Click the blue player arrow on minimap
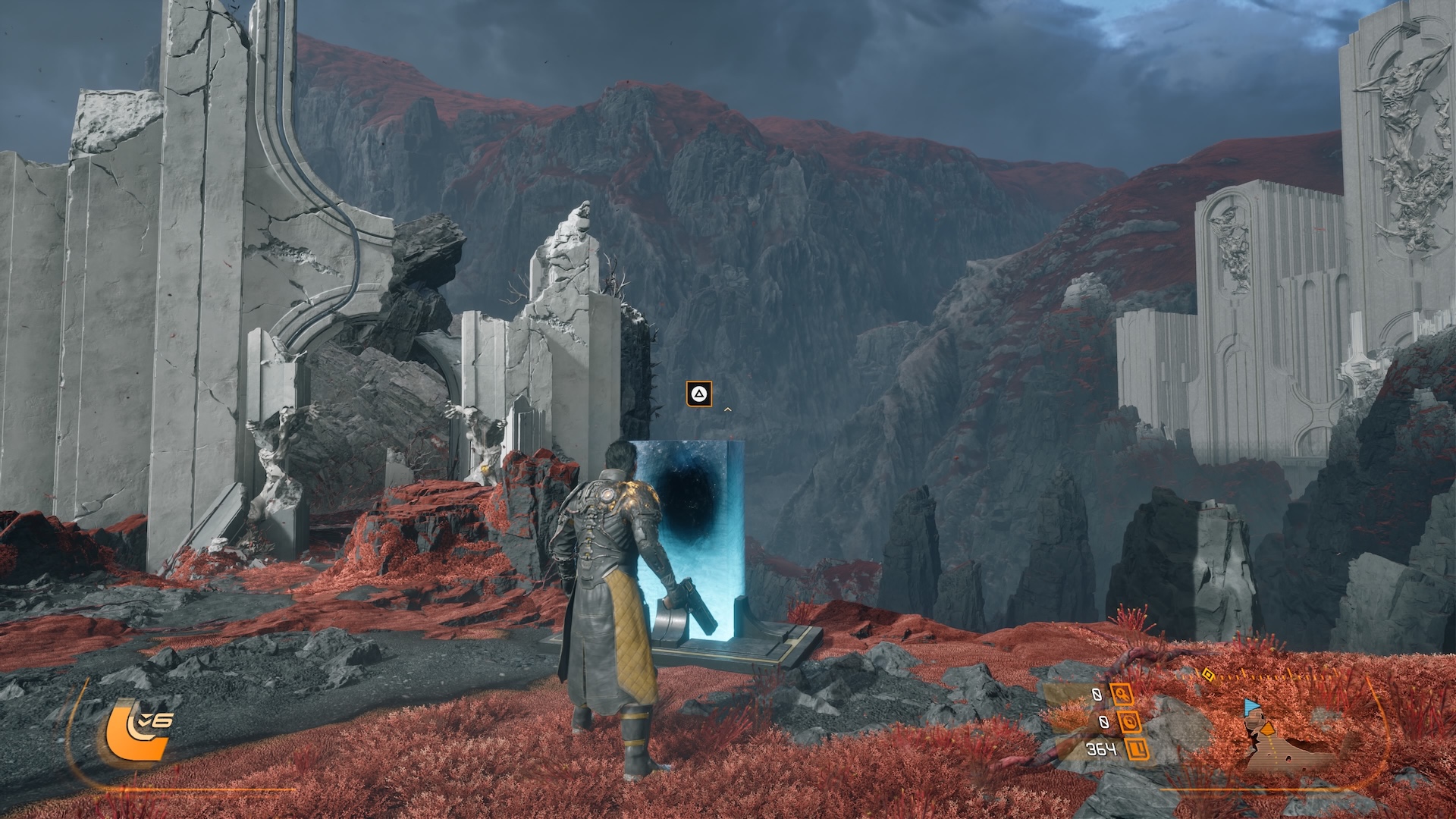1456x819 pixels. 1250,708
